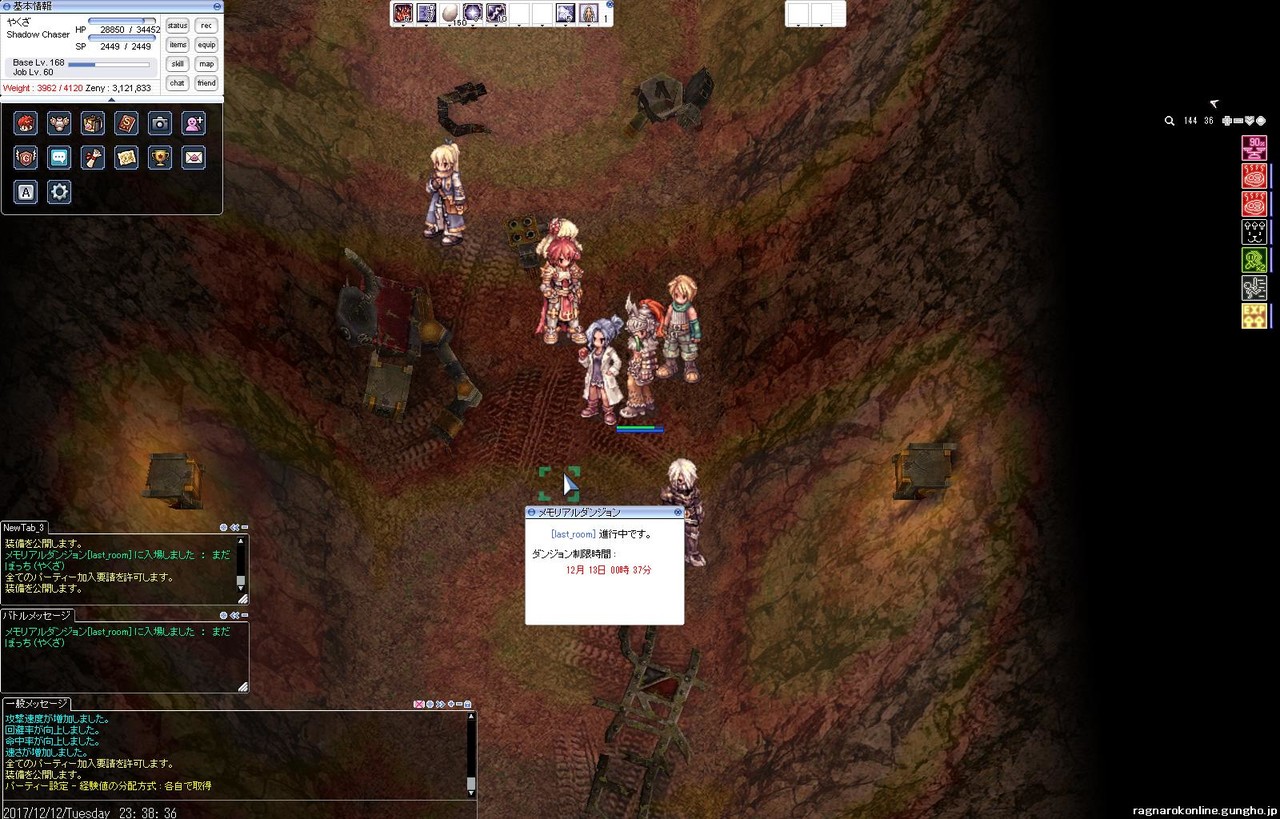Screen dimensions: 1280x819
Task: Click the equip button
Action: coord(206,45)
